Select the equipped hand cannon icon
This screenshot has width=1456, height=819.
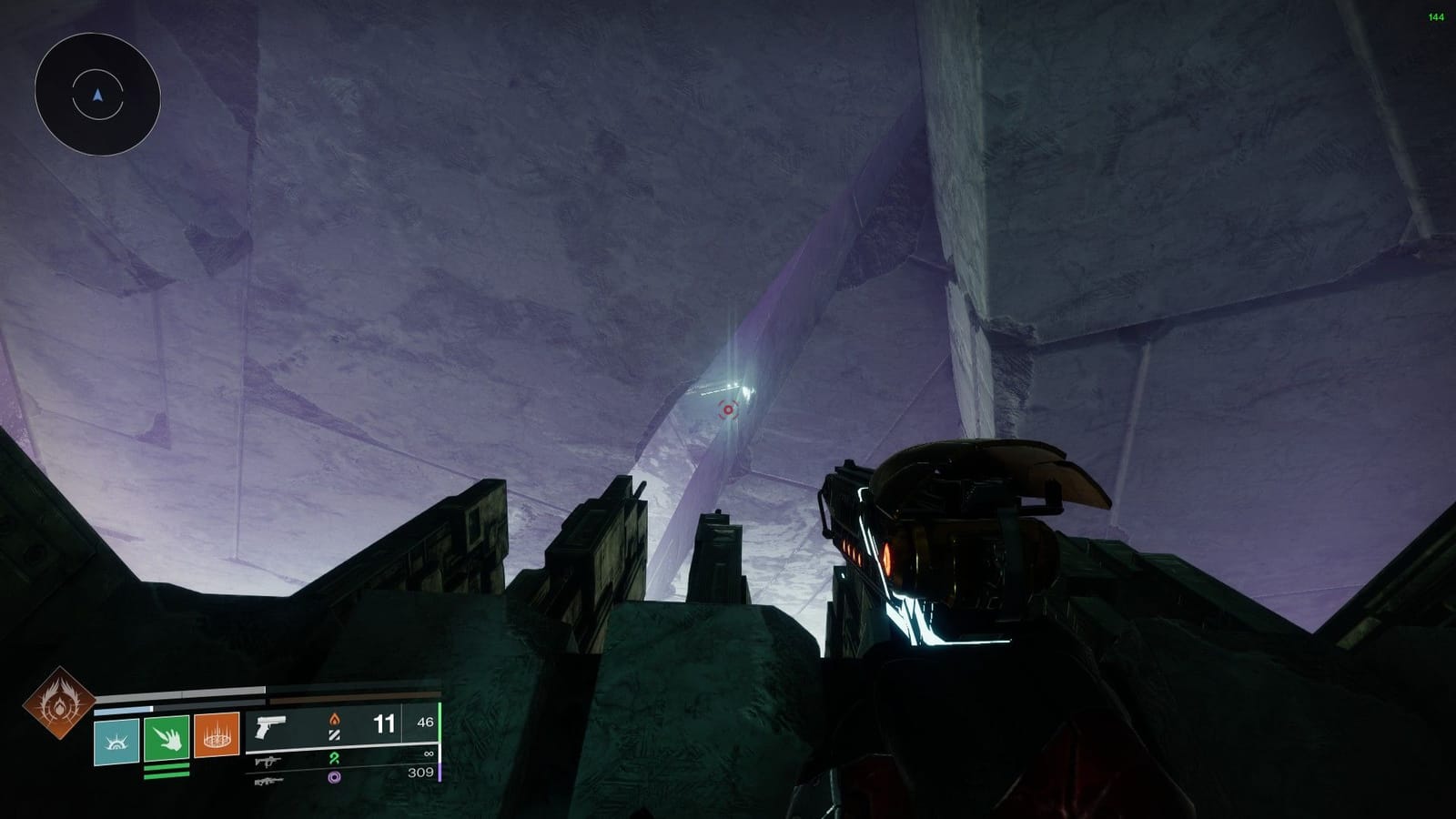click(x=269, y=728)
